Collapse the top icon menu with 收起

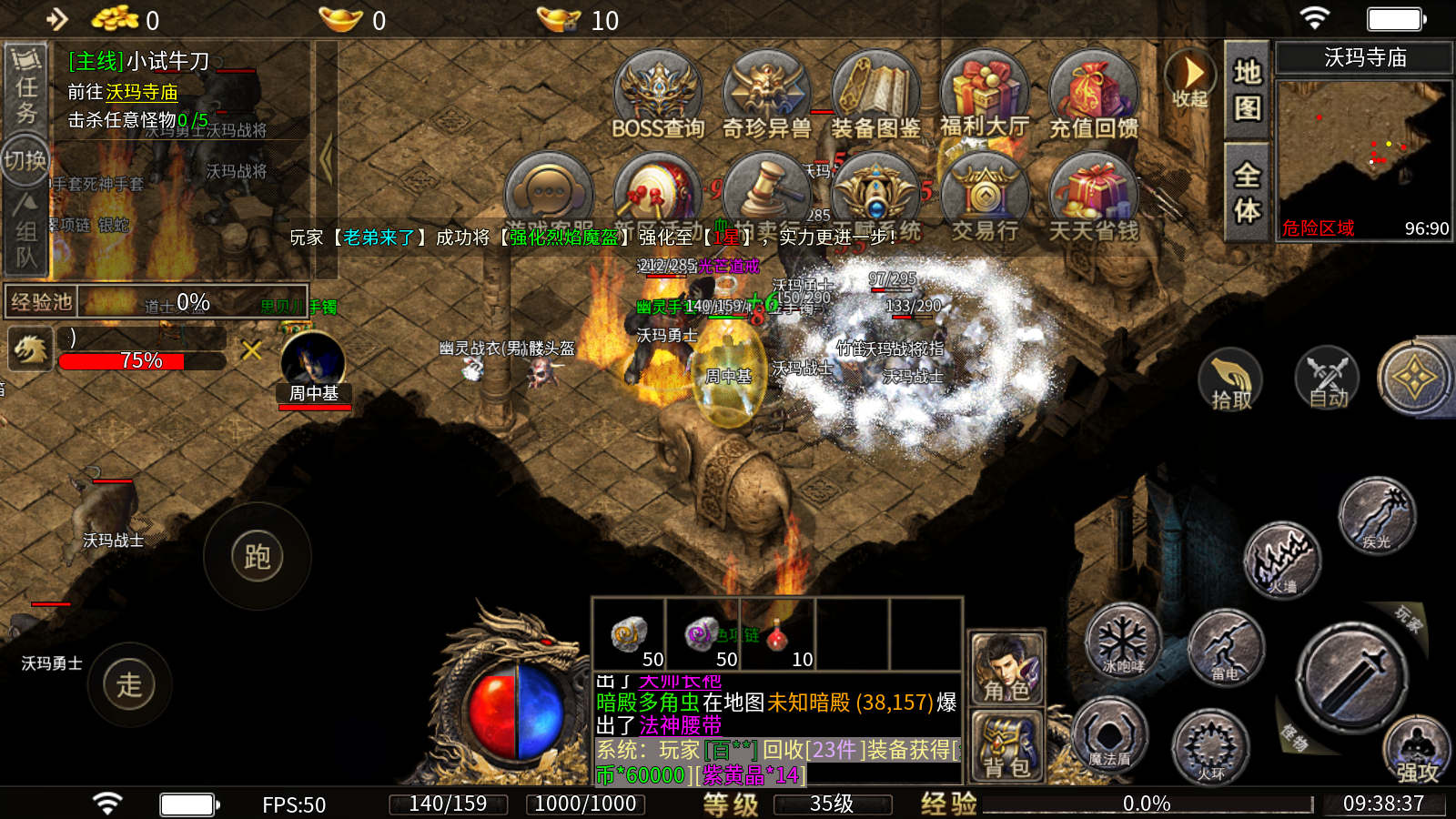[x=1189, y=78]
